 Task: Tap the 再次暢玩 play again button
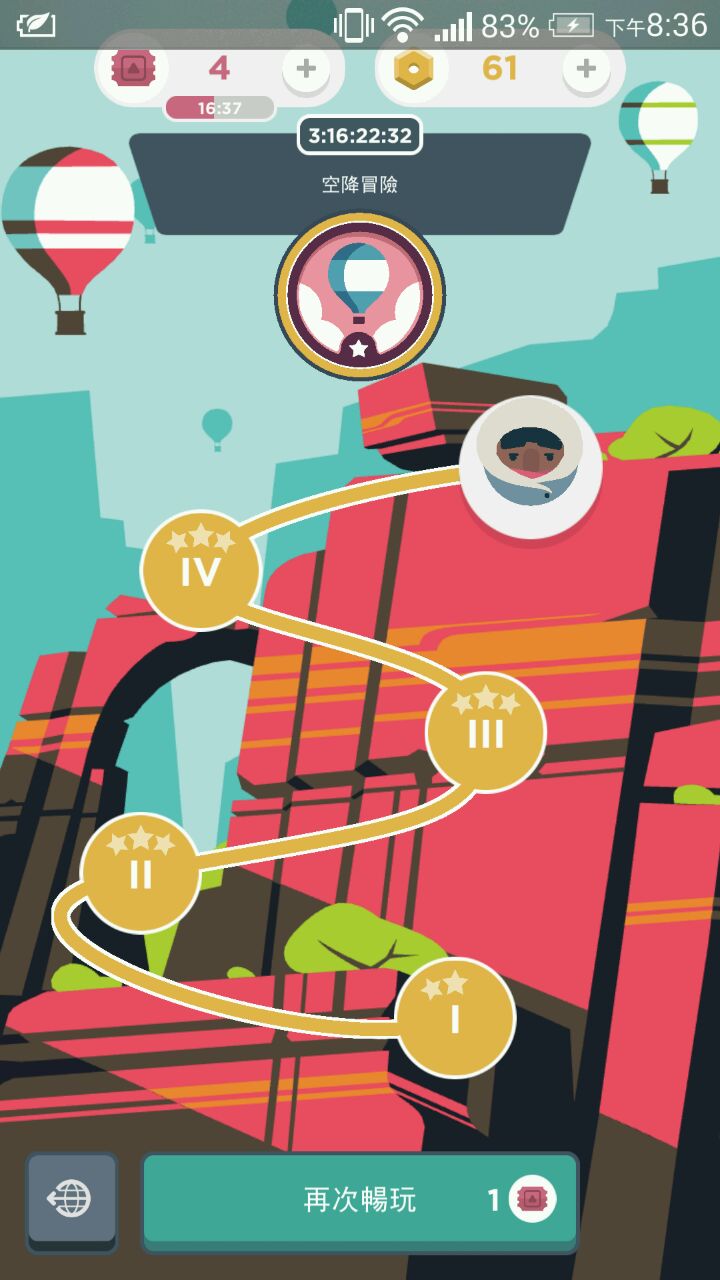coord(360,1200)
